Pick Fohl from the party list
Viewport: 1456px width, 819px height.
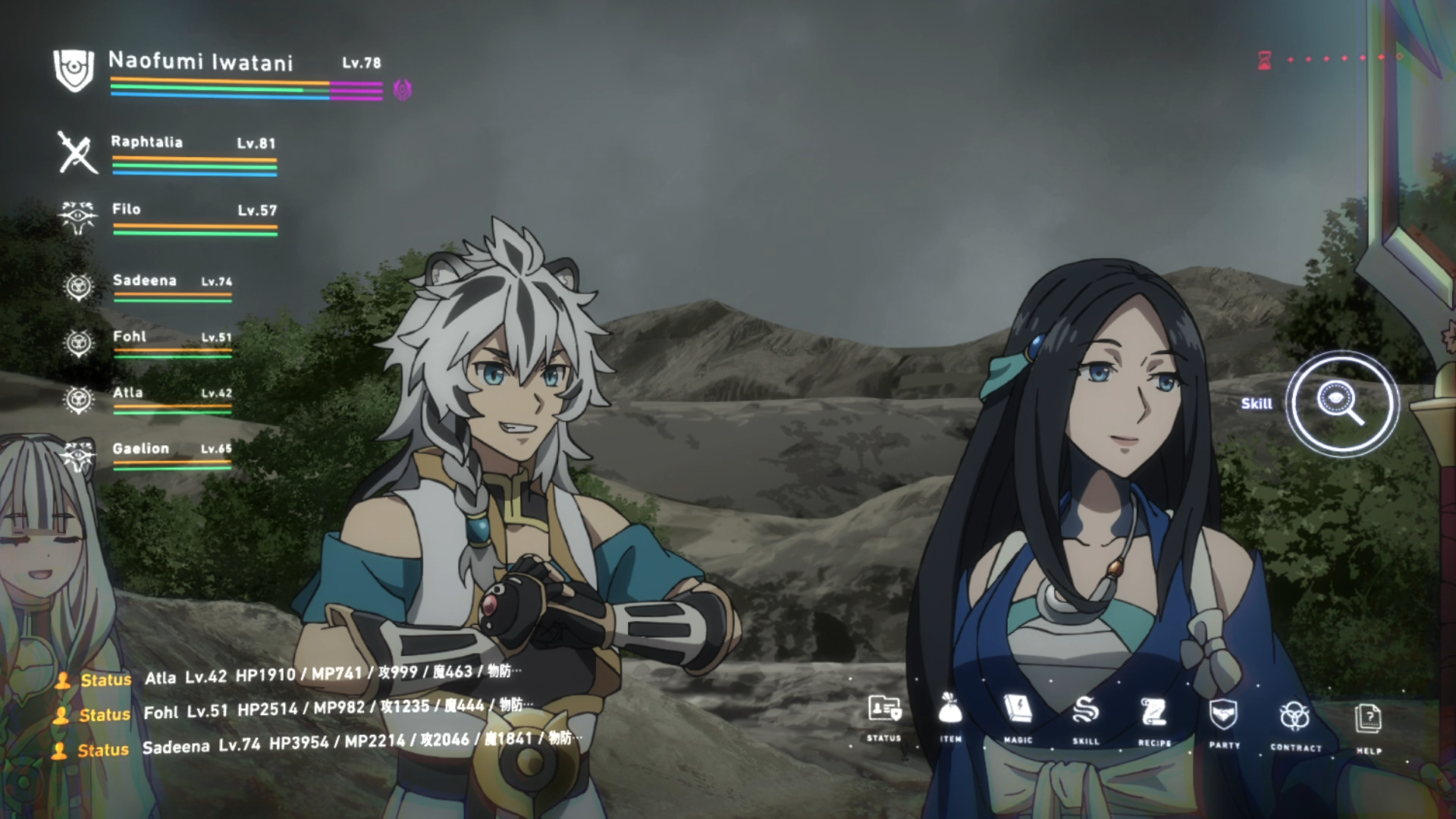click(x=130, y=337)
